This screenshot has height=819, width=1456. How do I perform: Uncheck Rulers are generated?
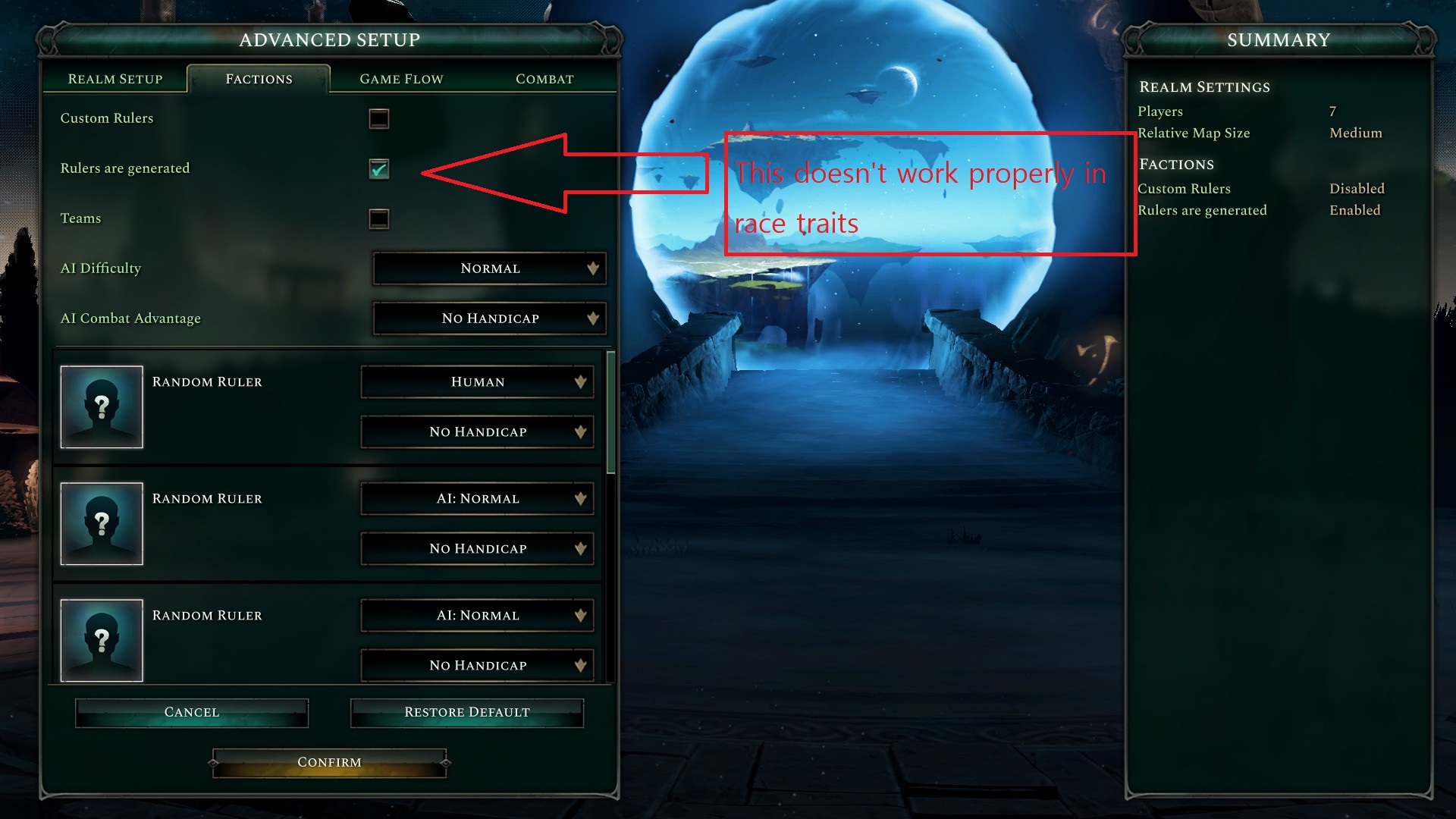(x=378, y=170)
